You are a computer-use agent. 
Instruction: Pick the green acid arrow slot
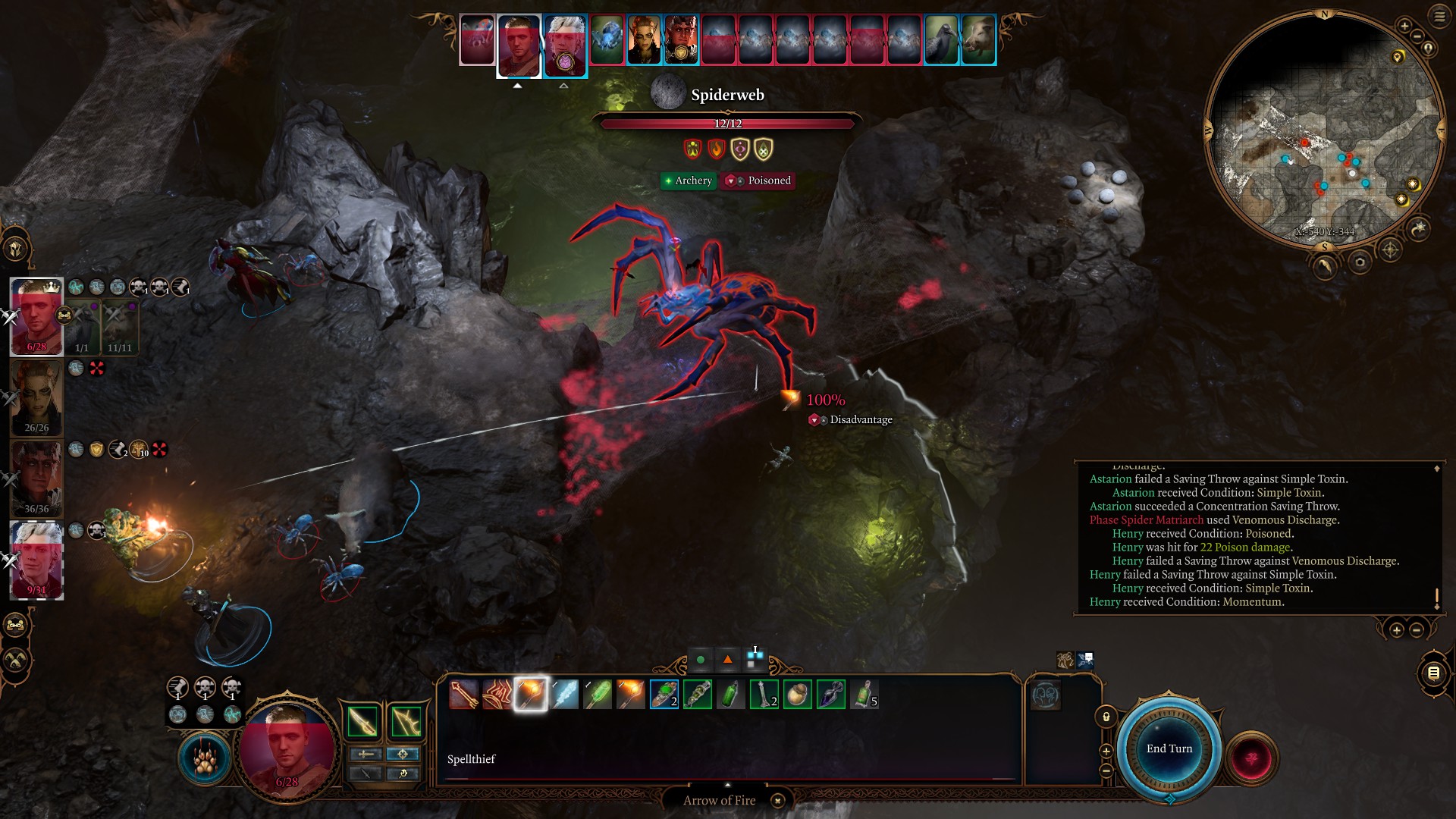(x=598, y=695)
